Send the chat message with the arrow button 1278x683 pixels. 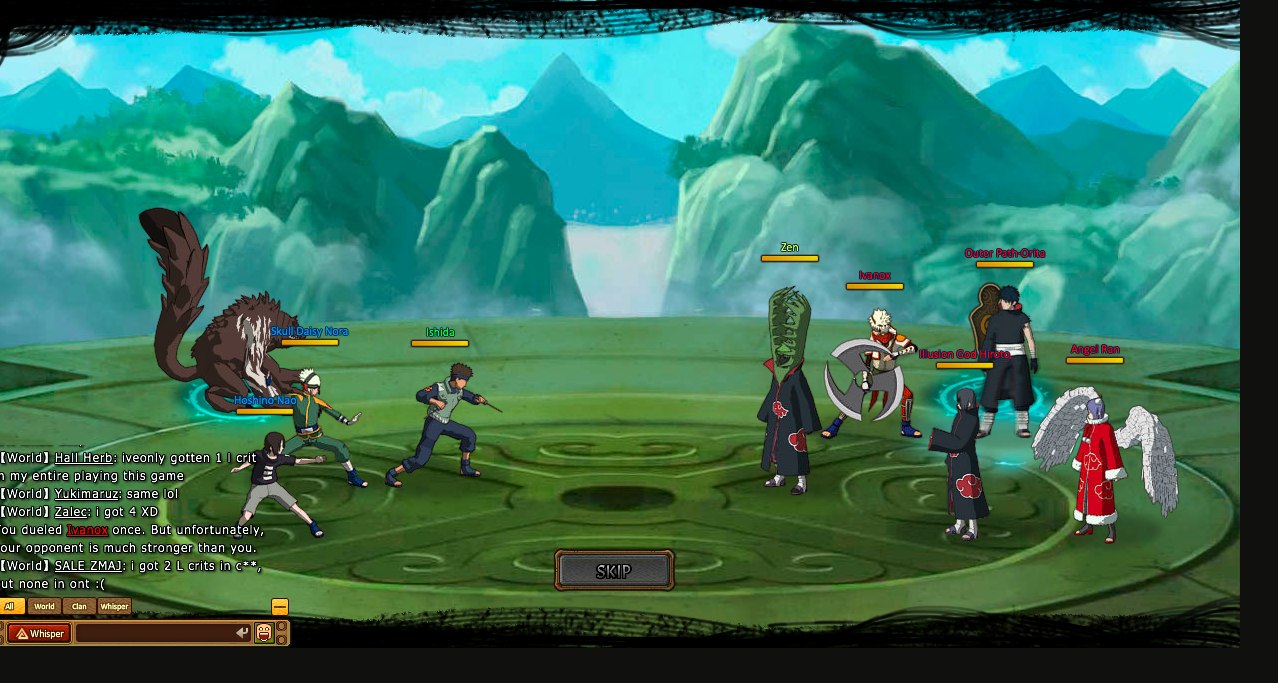(x=241, y=633)
